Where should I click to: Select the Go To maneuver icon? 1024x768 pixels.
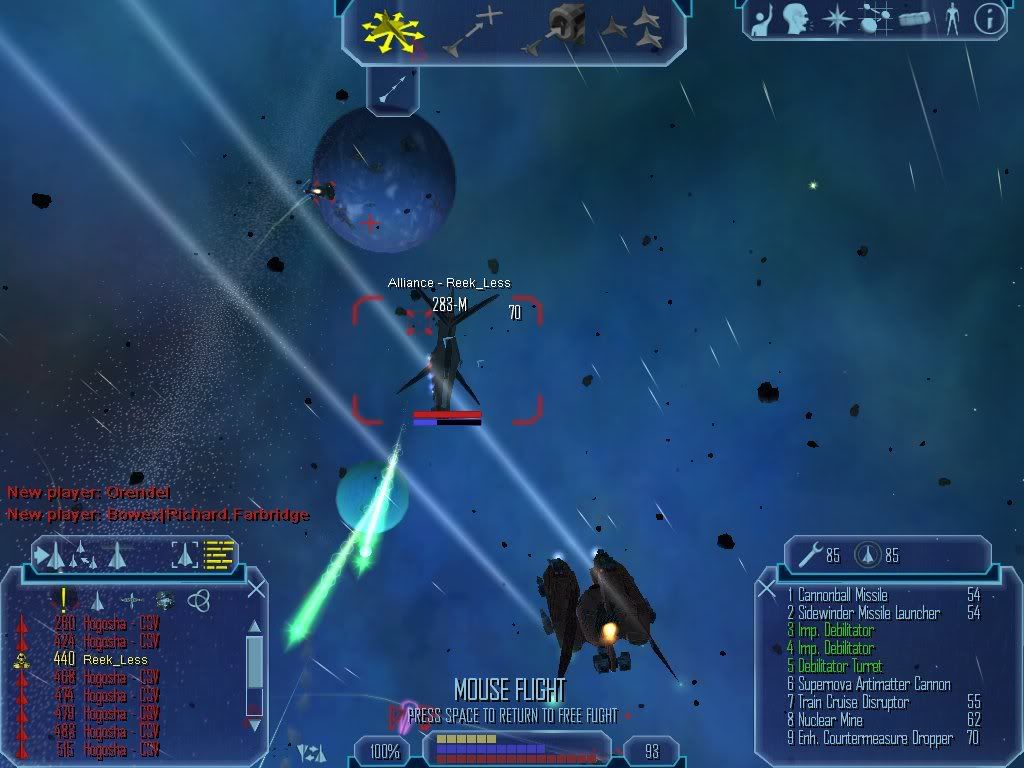(472, 31)
